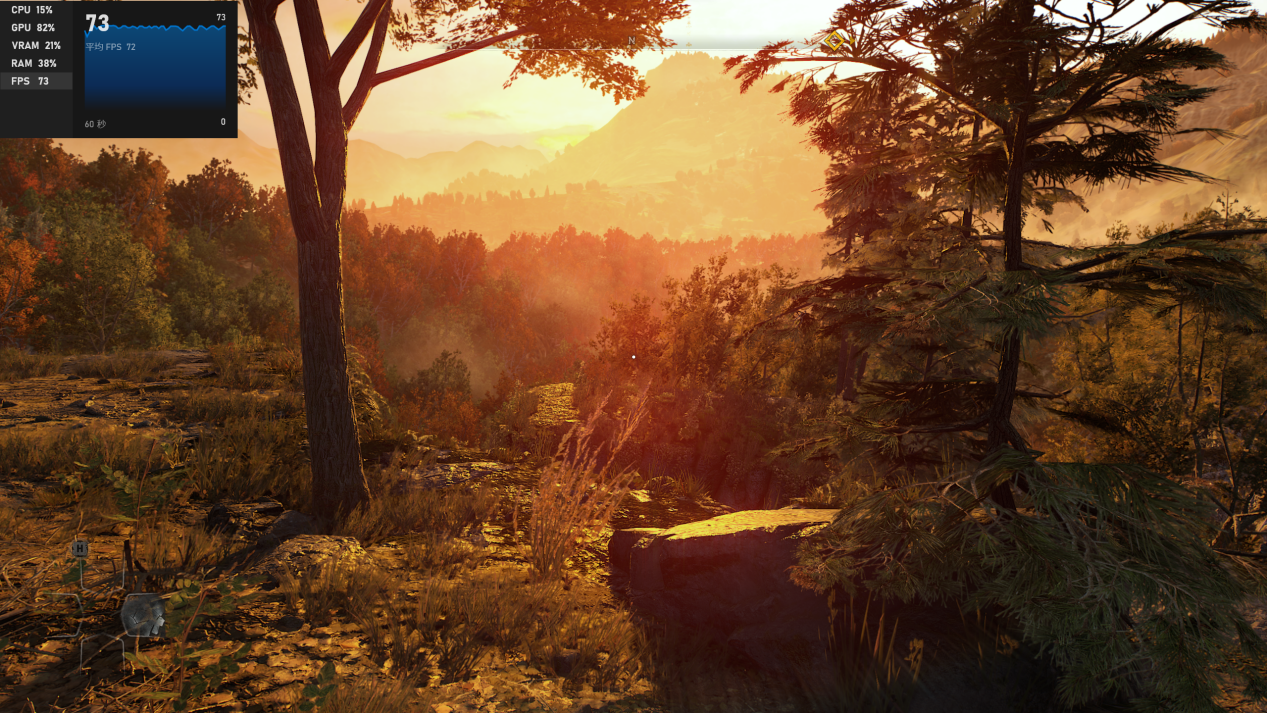Select the grey gadget slot in the item wheel
The width and height of the screenshot is (1267, 713).
[143, 614]
